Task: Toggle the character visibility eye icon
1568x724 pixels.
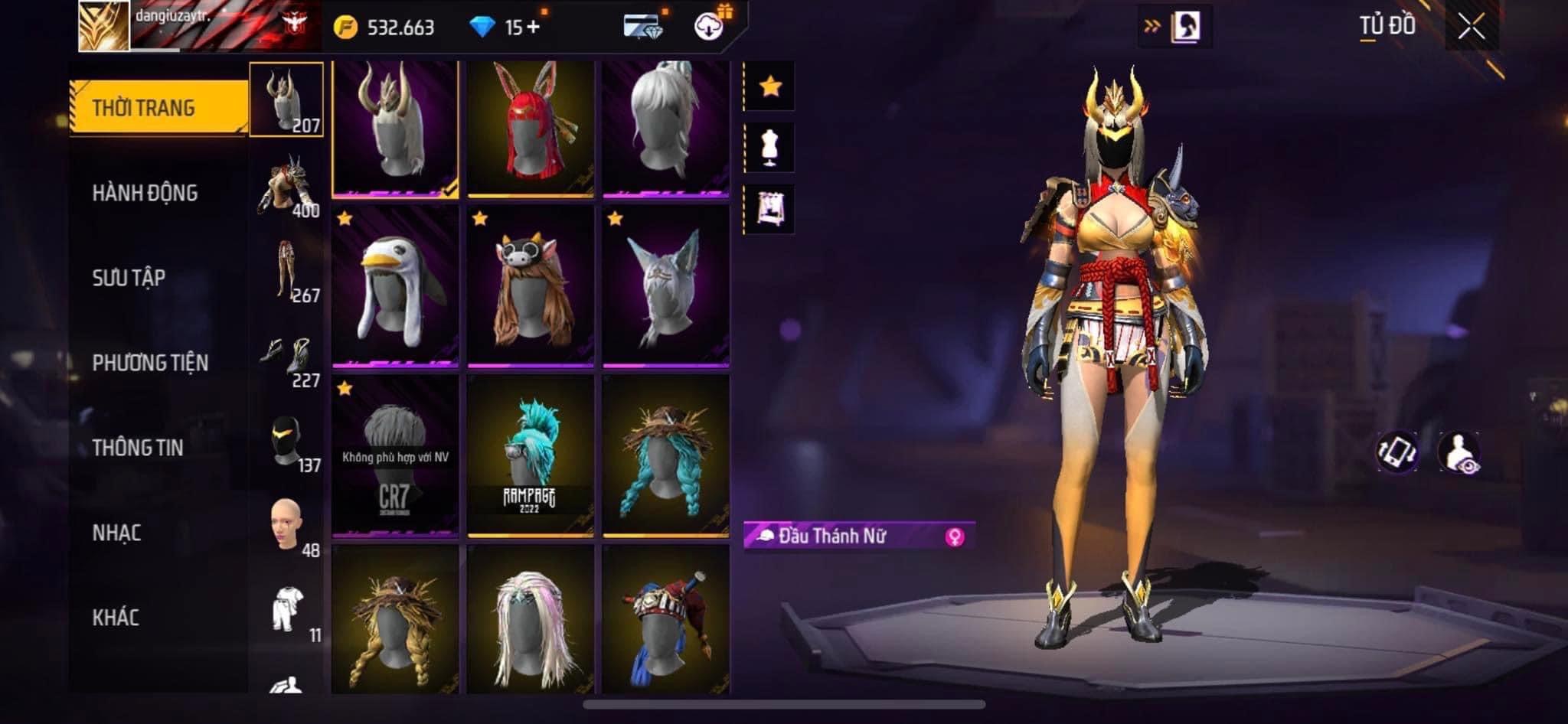Action: [x=1459, y=452]
